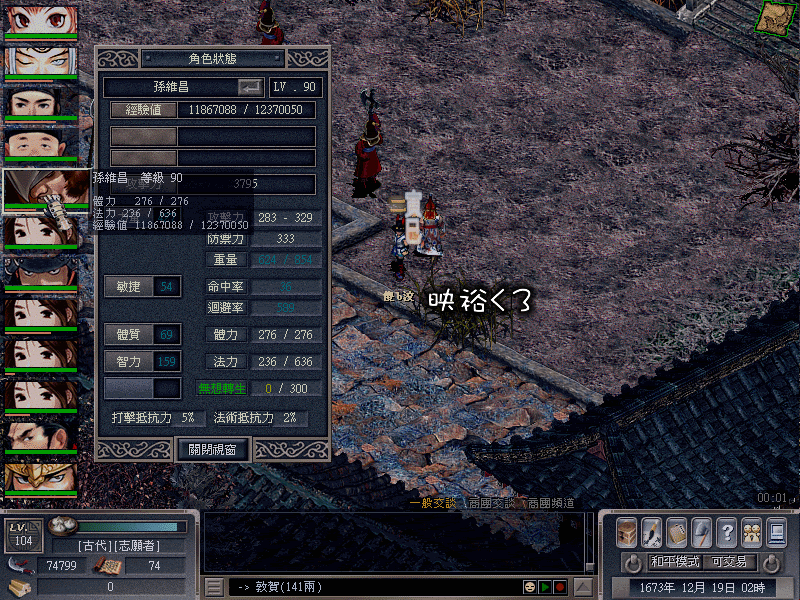Click the 智力 intelligence stat button
This screenshot has height=600, width=800.
tap(128, 361)
